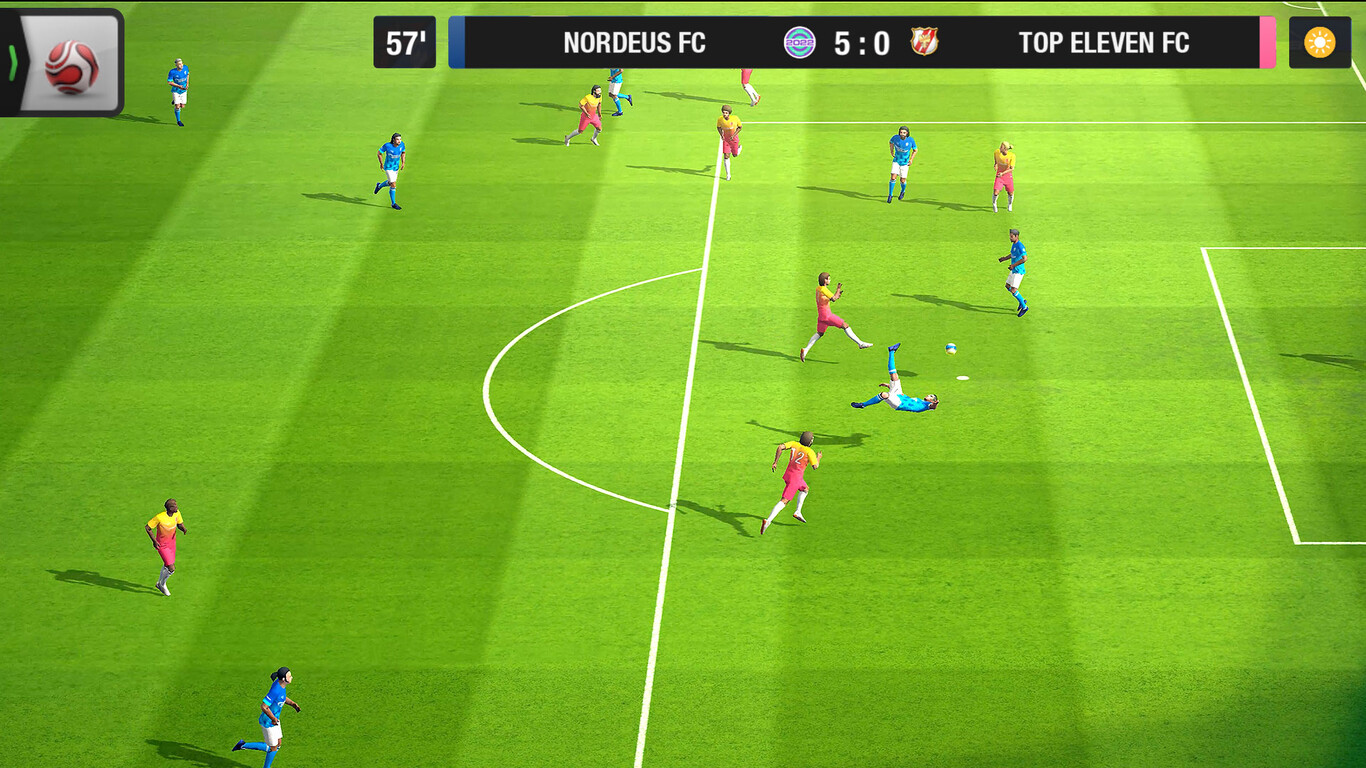Select the NORDEUS FC name on scoreboard
Image resolution: width=1366 pixels, height=768 pixels.
coord(634,43)
